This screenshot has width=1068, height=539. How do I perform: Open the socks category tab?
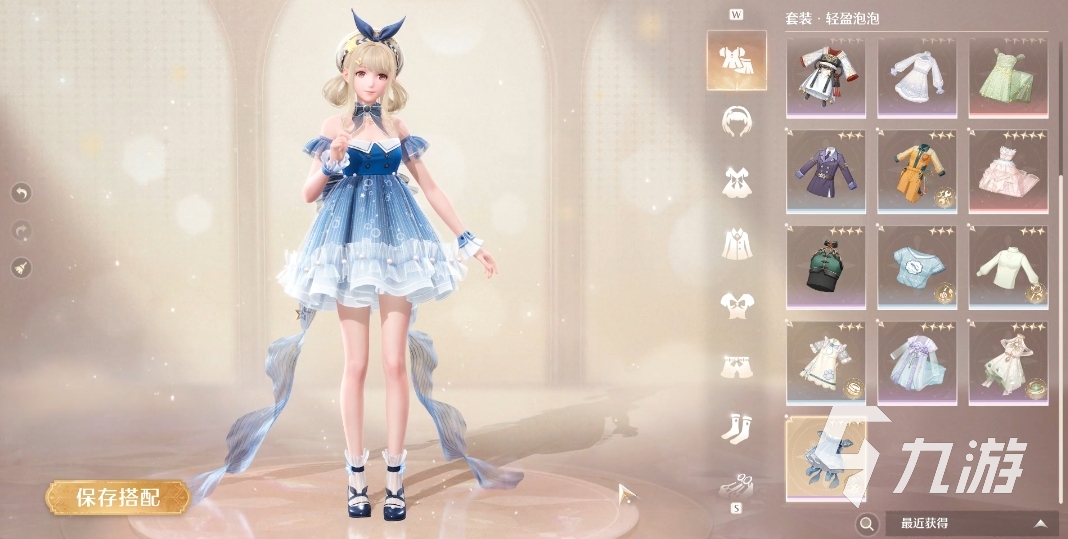[736, 427]
